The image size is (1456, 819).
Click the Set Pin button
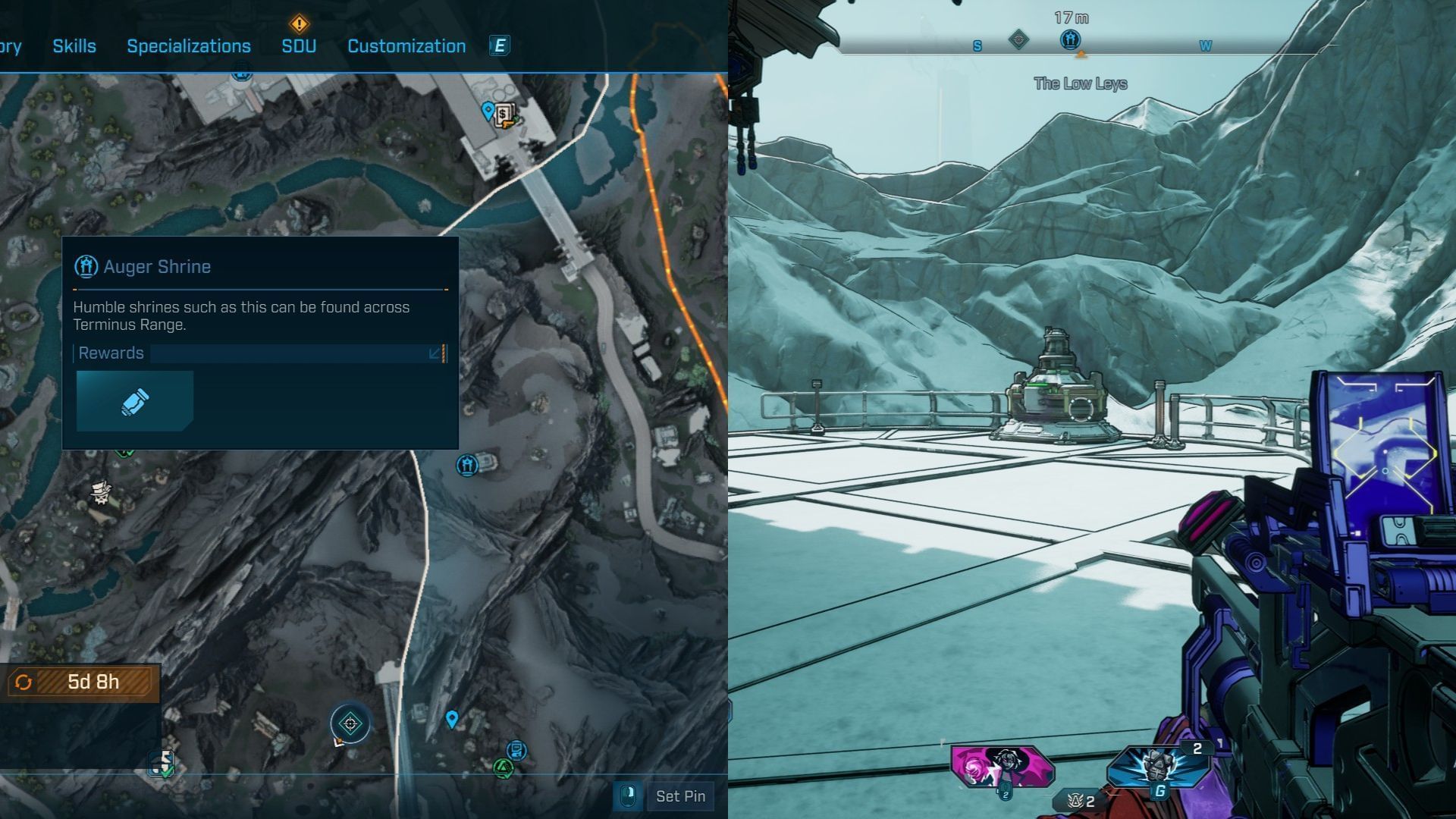tap(679, 796)
